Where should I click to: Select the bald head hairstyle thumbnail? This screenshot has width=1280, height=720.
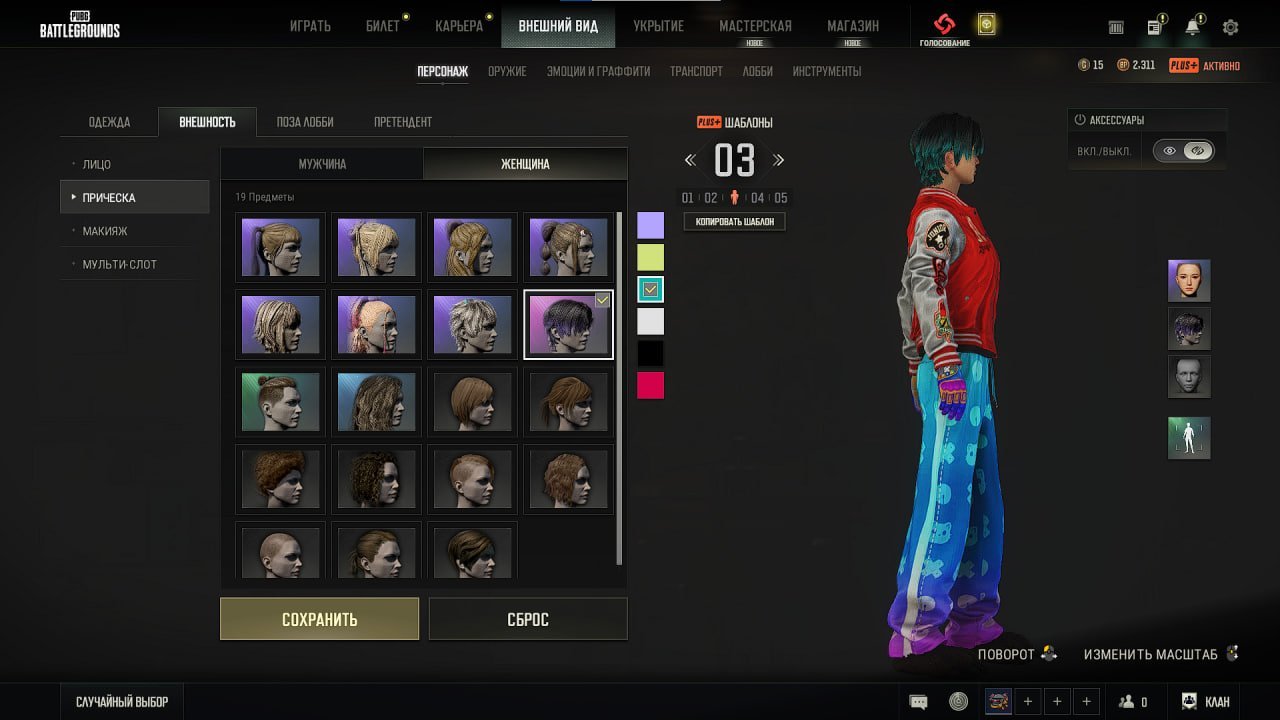(281, 549)
